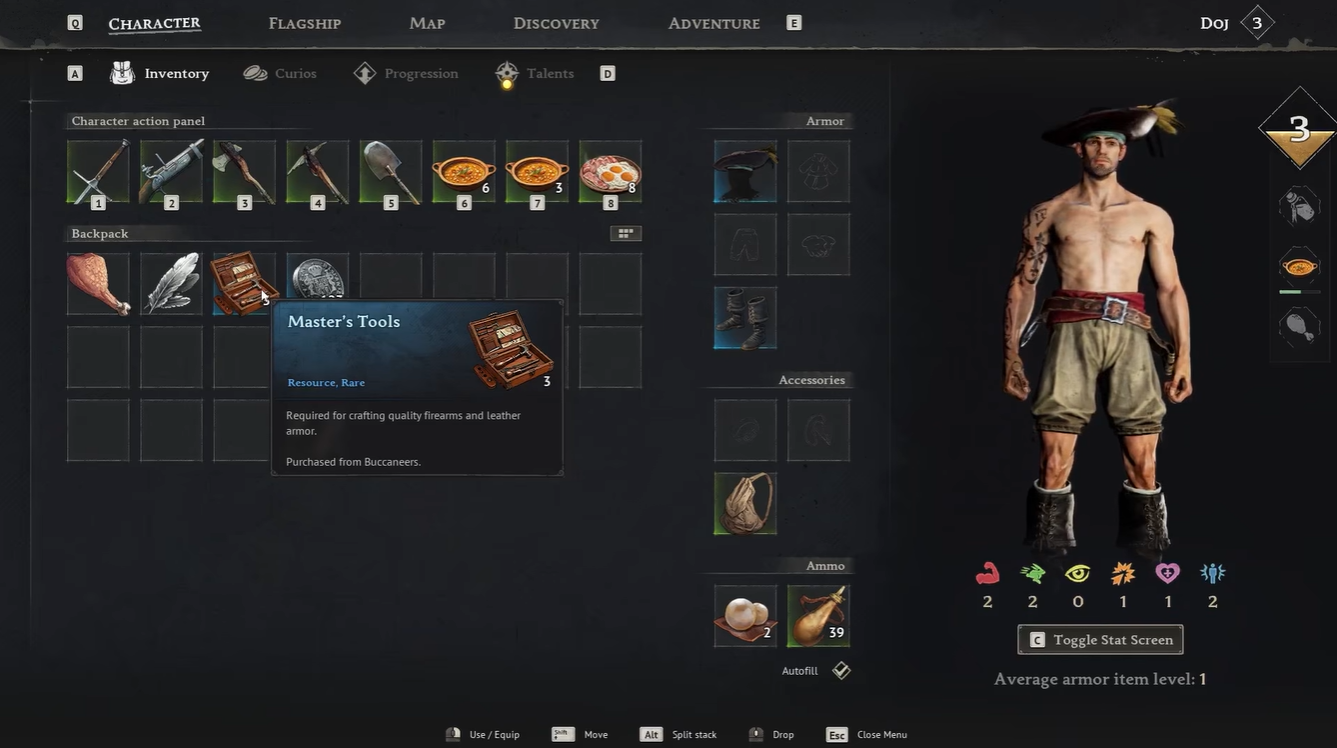Go to the Discovery tab
This screenshot has width=1337, height=748.
tap(556, 23)
